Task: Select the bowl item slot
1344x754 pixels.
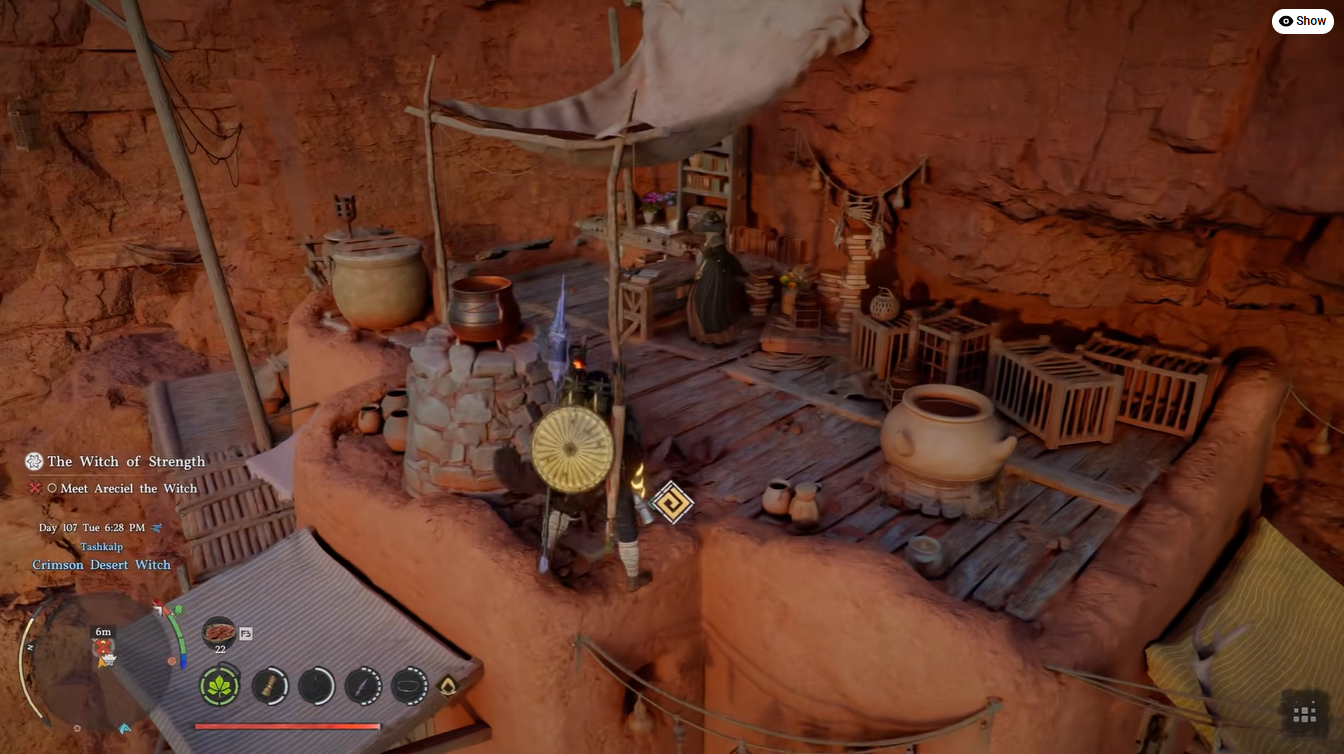Action: tap(409, 686)
